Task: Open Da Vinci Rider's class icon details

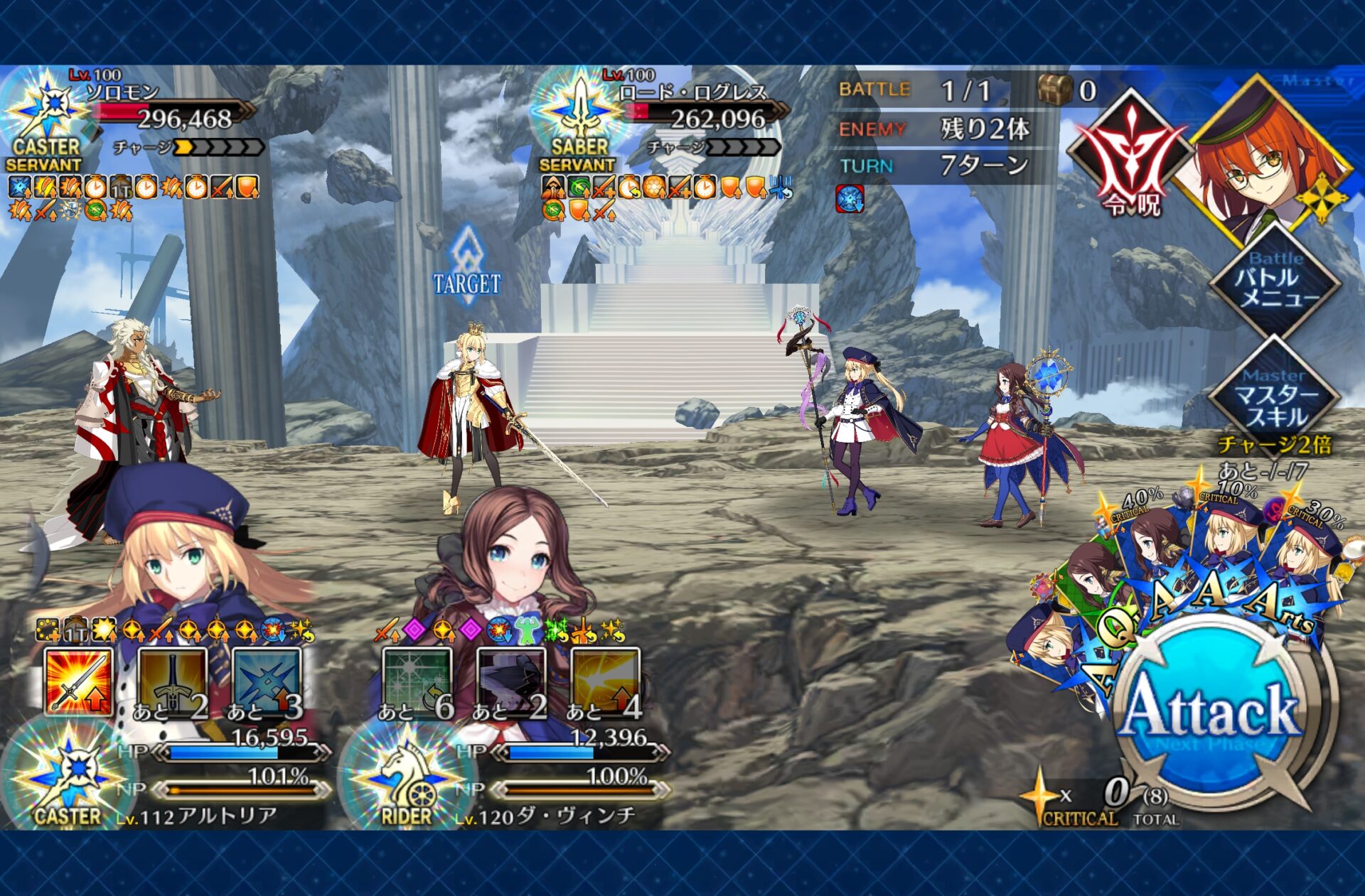Action: click(407, 778)
